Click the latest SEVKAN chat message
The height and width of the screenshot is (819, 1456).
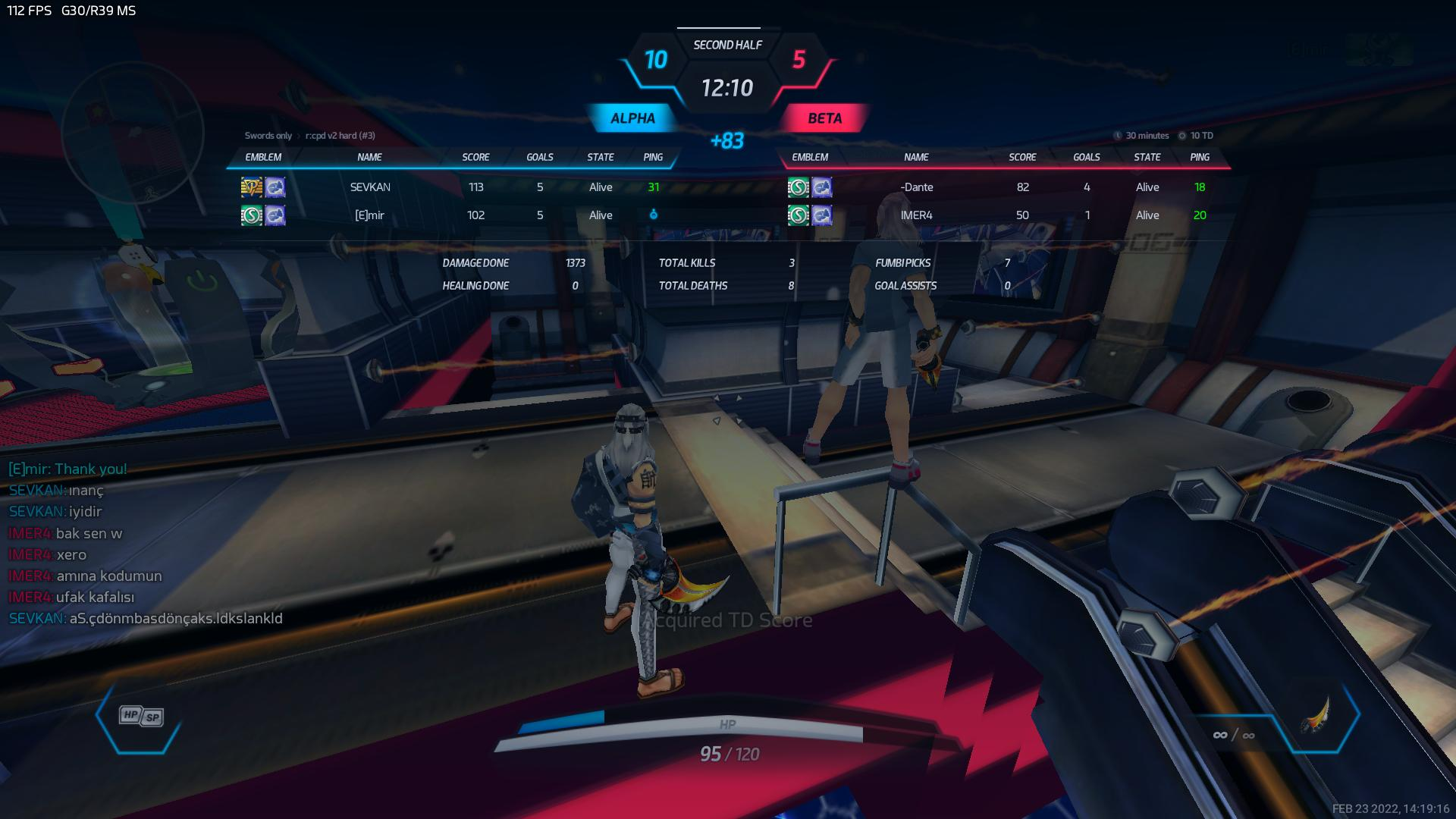pyautogui.click(x=146, y=619)
